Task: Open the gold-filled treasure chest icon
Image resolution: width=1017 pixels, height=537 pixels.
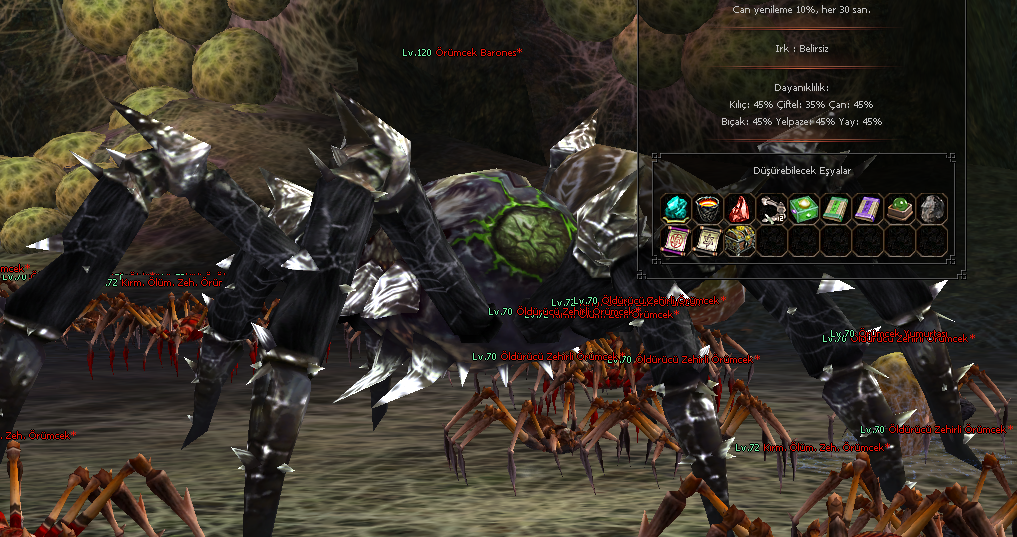Action: pos(740,240)
